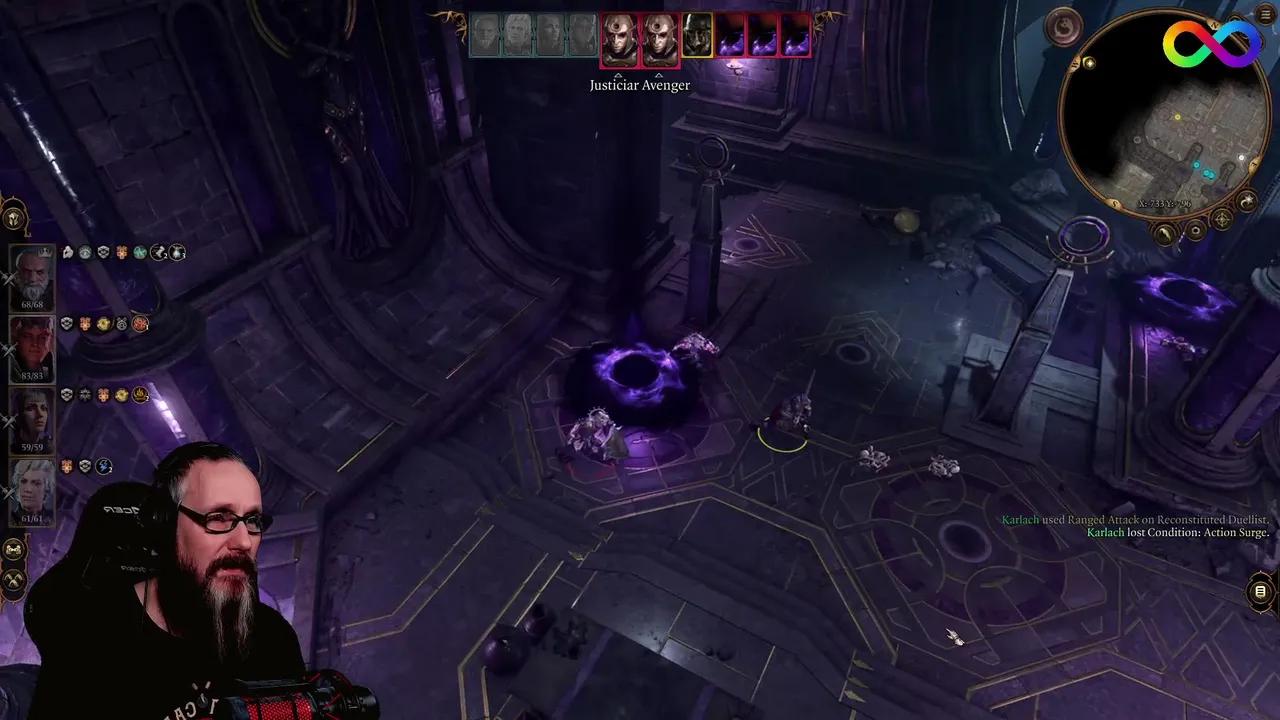Click the yellow-bordered portrait in turn order

[x=697, y=36]
